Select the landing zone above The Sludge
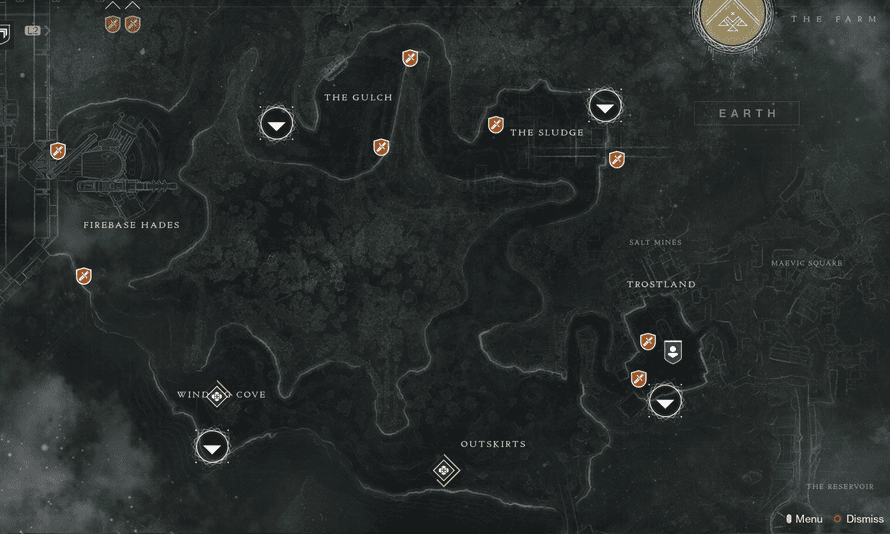 [x=605, y=105]
